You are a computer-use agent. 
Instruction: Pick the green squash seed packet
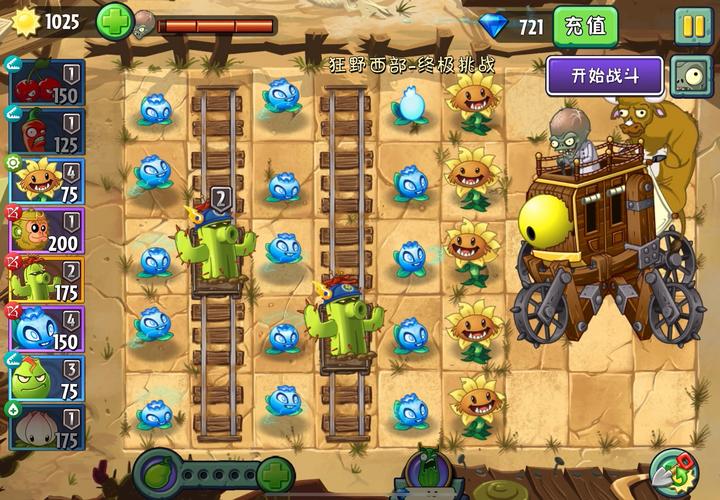[45, 378]
